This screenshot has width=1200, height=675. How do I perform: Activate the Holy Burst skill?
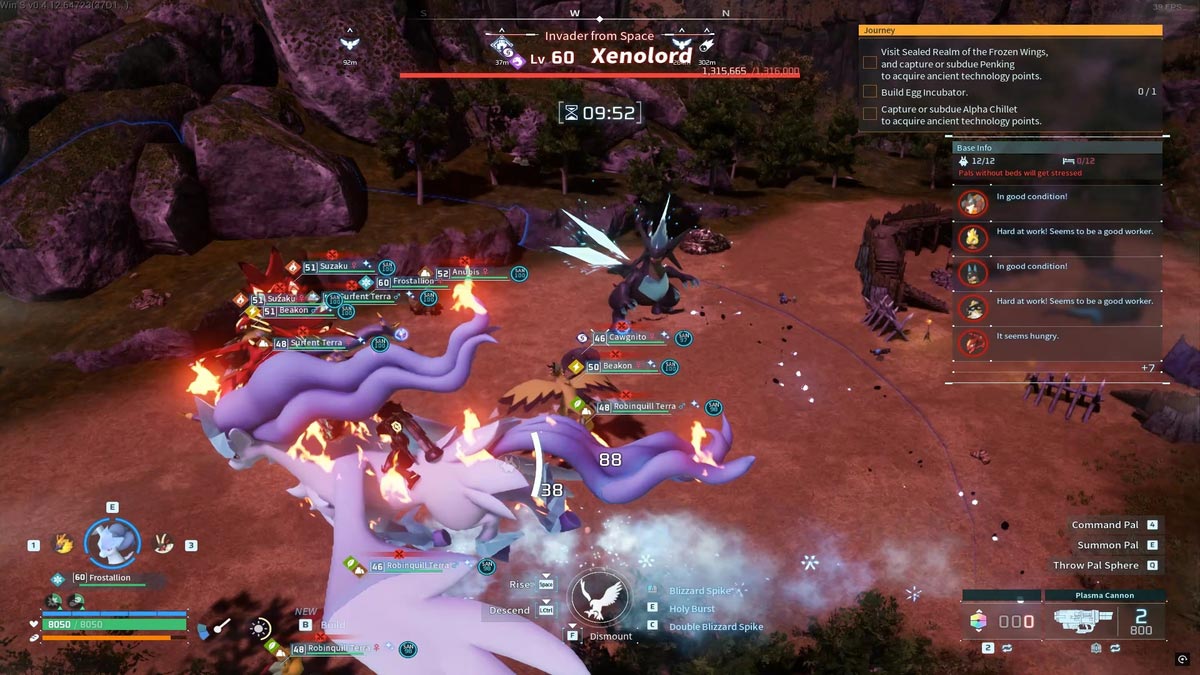pos(692,609)
